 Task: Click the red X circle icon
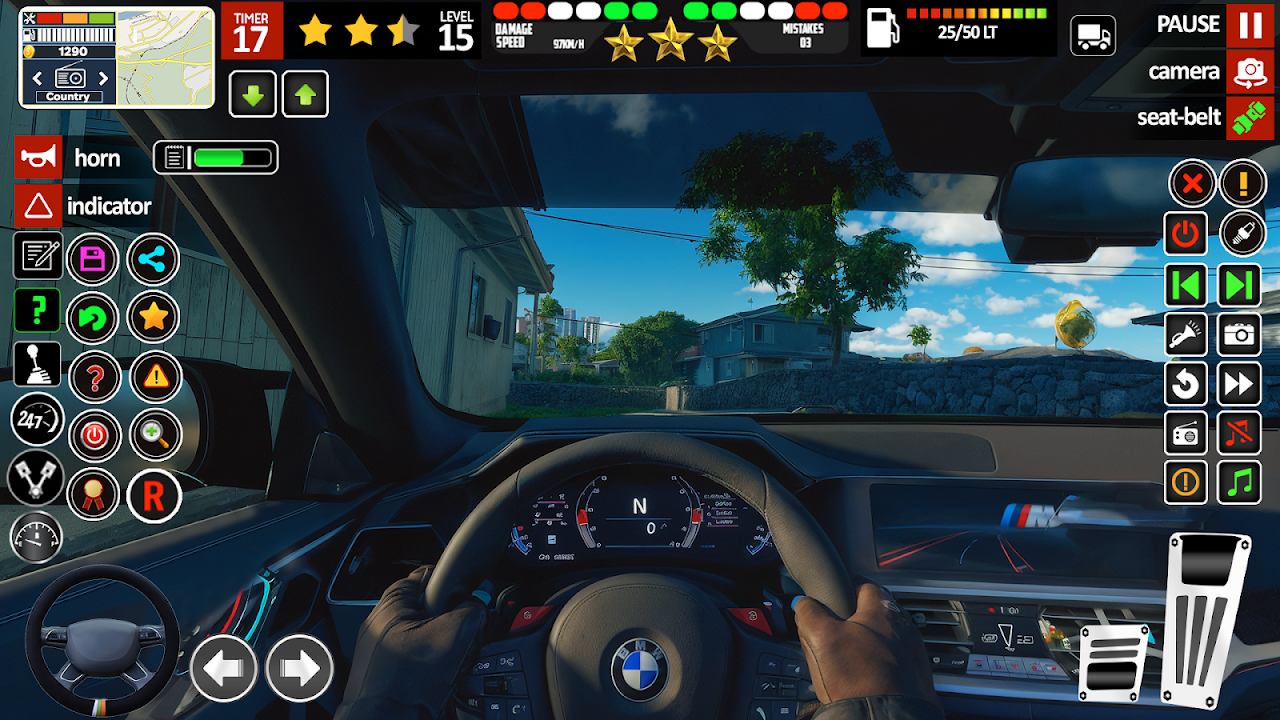[1192, 184]
